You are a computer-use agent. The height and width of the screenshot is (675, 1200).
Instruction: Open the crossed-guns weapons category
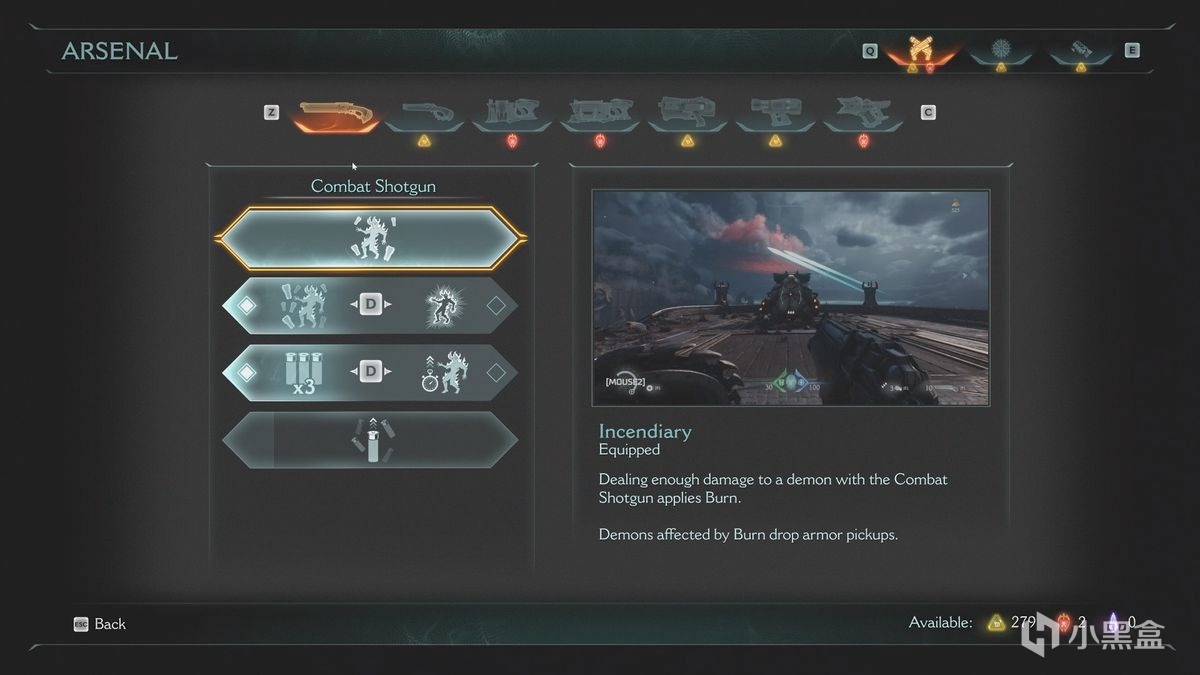pos(920,50)
